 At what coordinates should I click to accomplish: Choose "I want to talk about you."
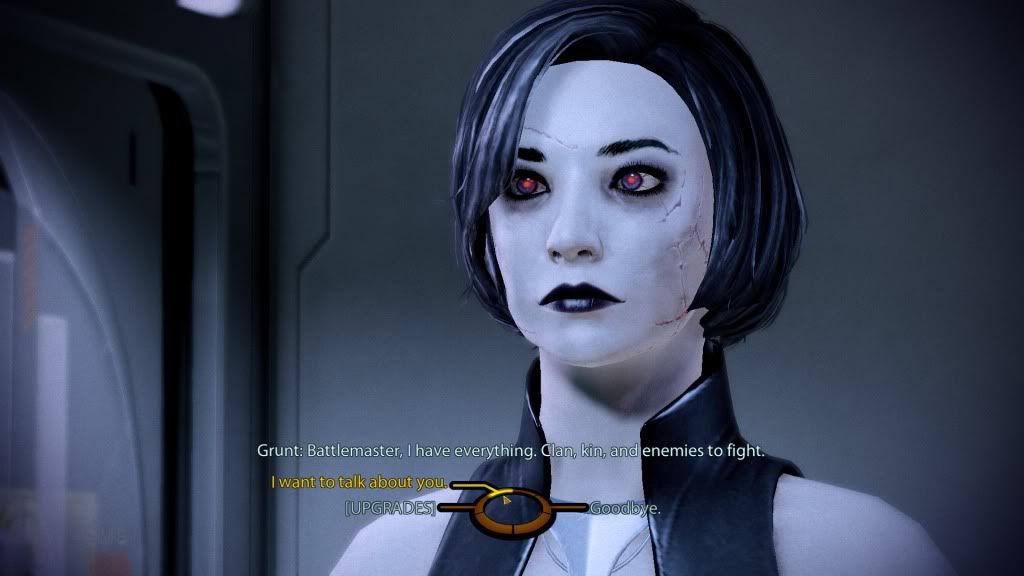(359, 483)
